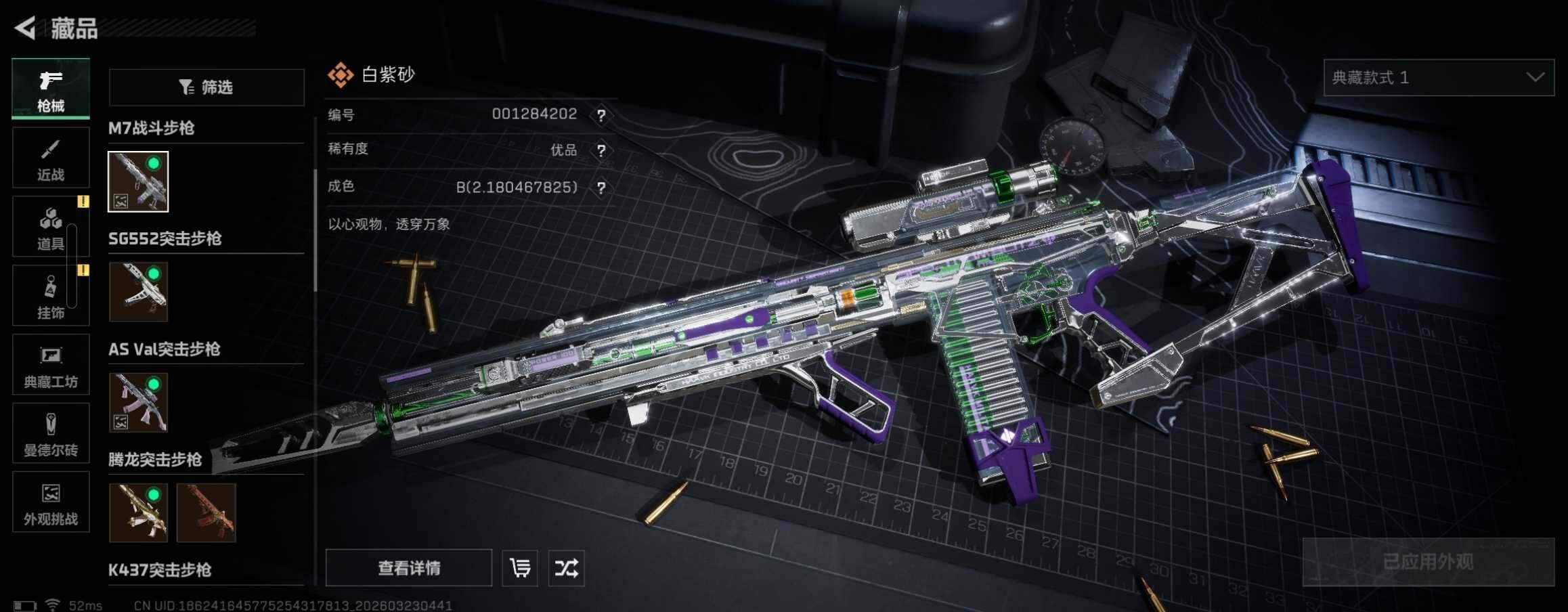Click the shuffle arrows icon button
This screenshot has width=1568, height=612.
567,568
